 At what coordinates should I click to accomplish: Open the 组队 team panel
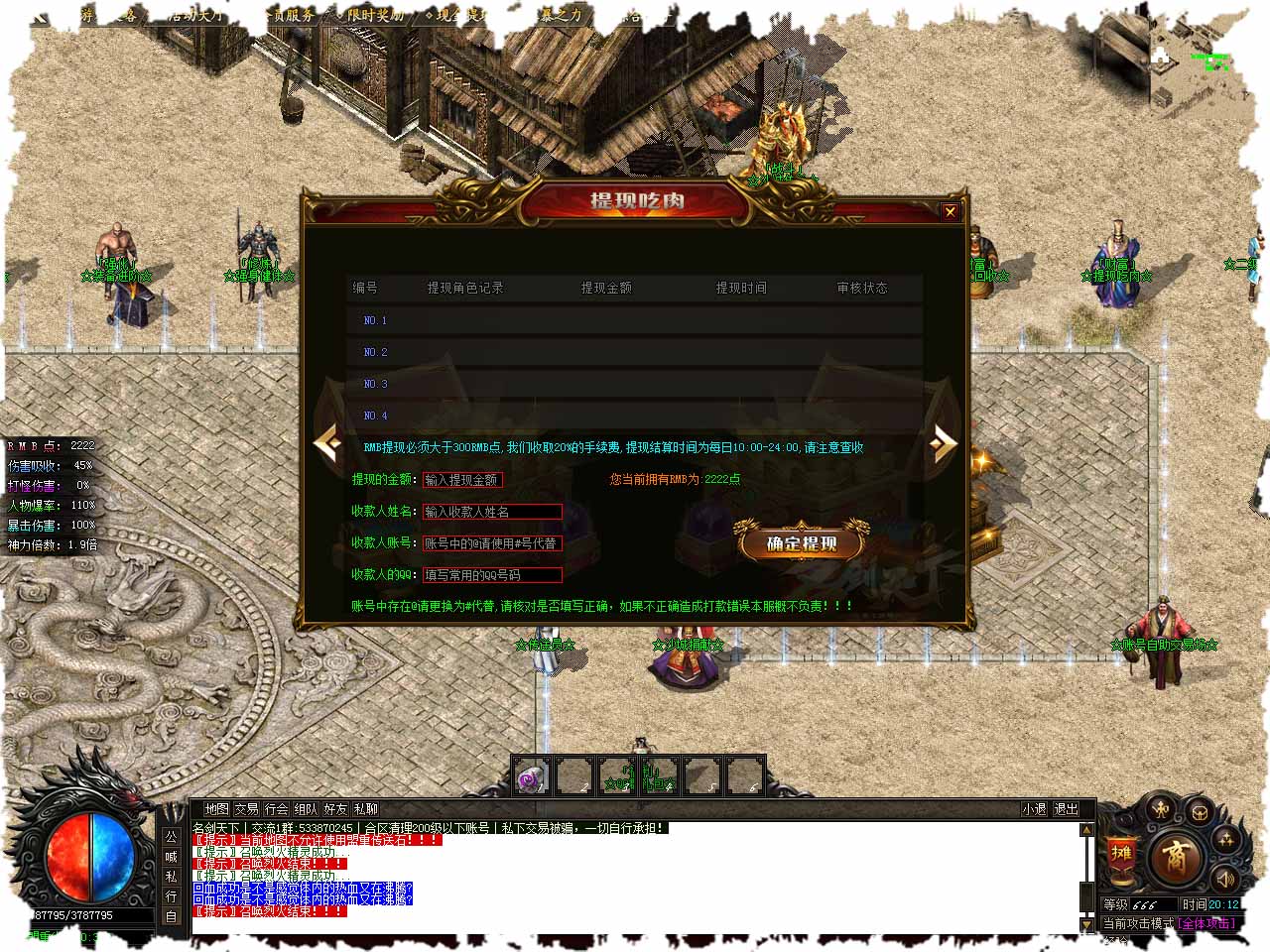[306, 809]
